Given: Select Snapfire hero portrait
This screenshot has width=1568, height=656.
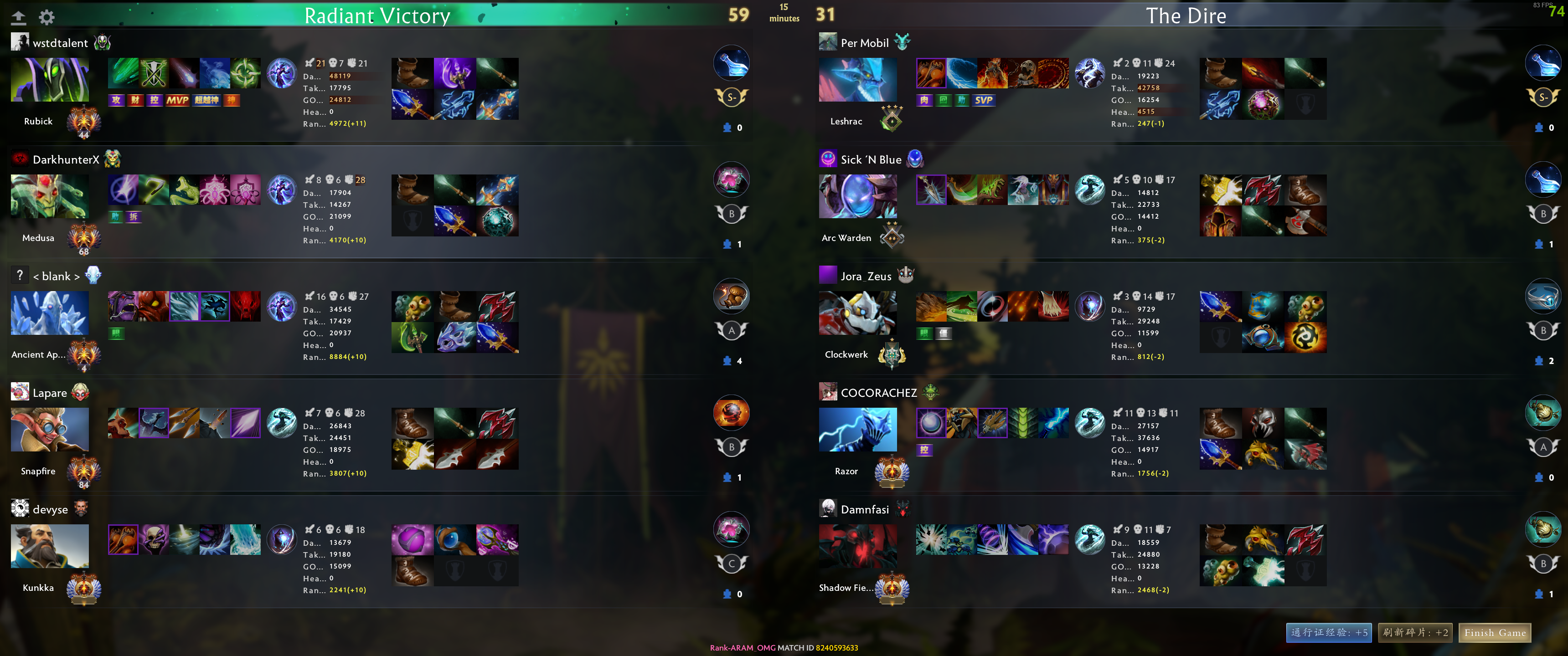Looking at the screenshot, I should 50,429.
